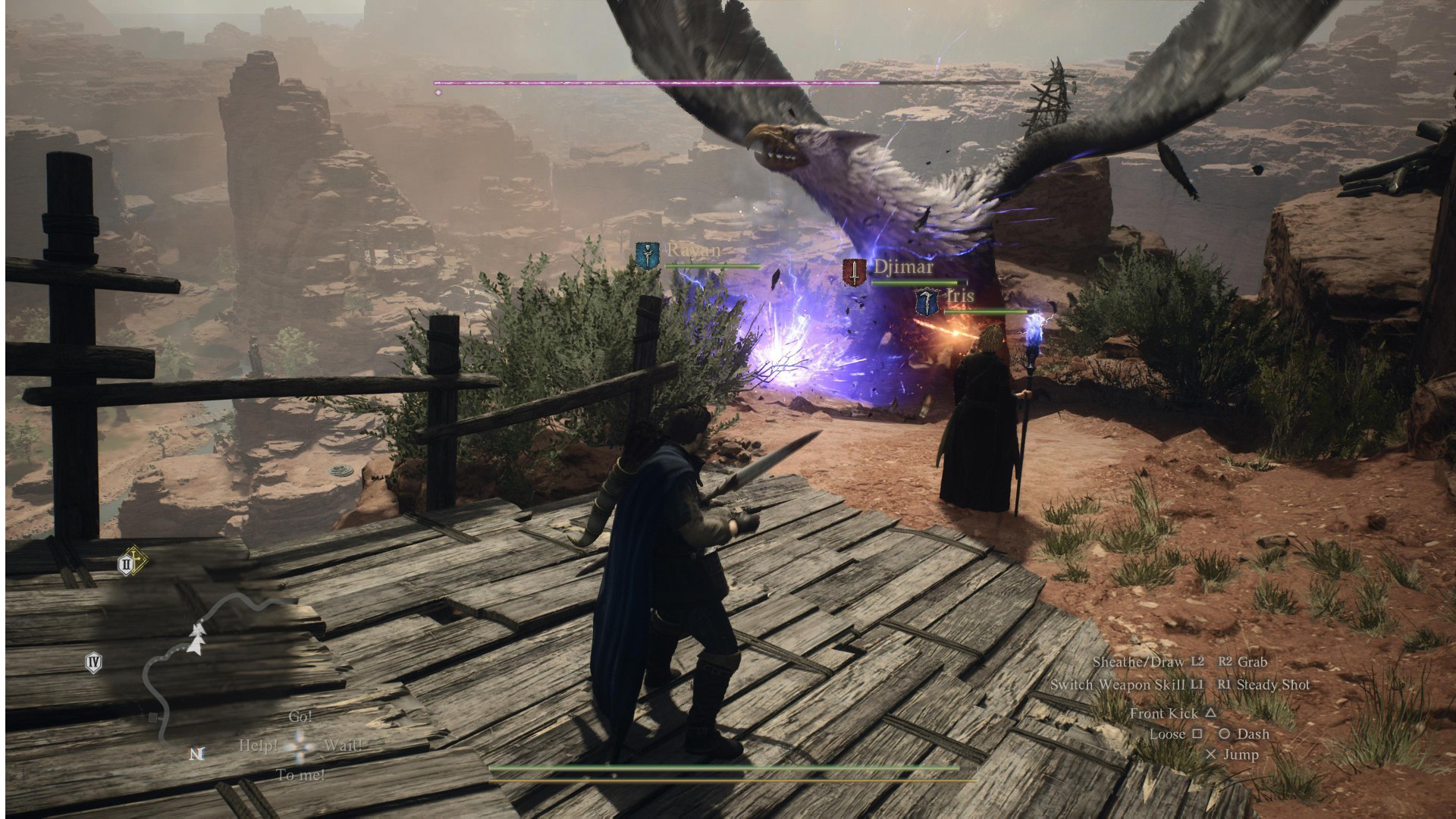Image resolution: width=1456 pixels, height=819 pixels.
Task: Click Rayan's blue vocation shield icon
Action: (648, 255)
